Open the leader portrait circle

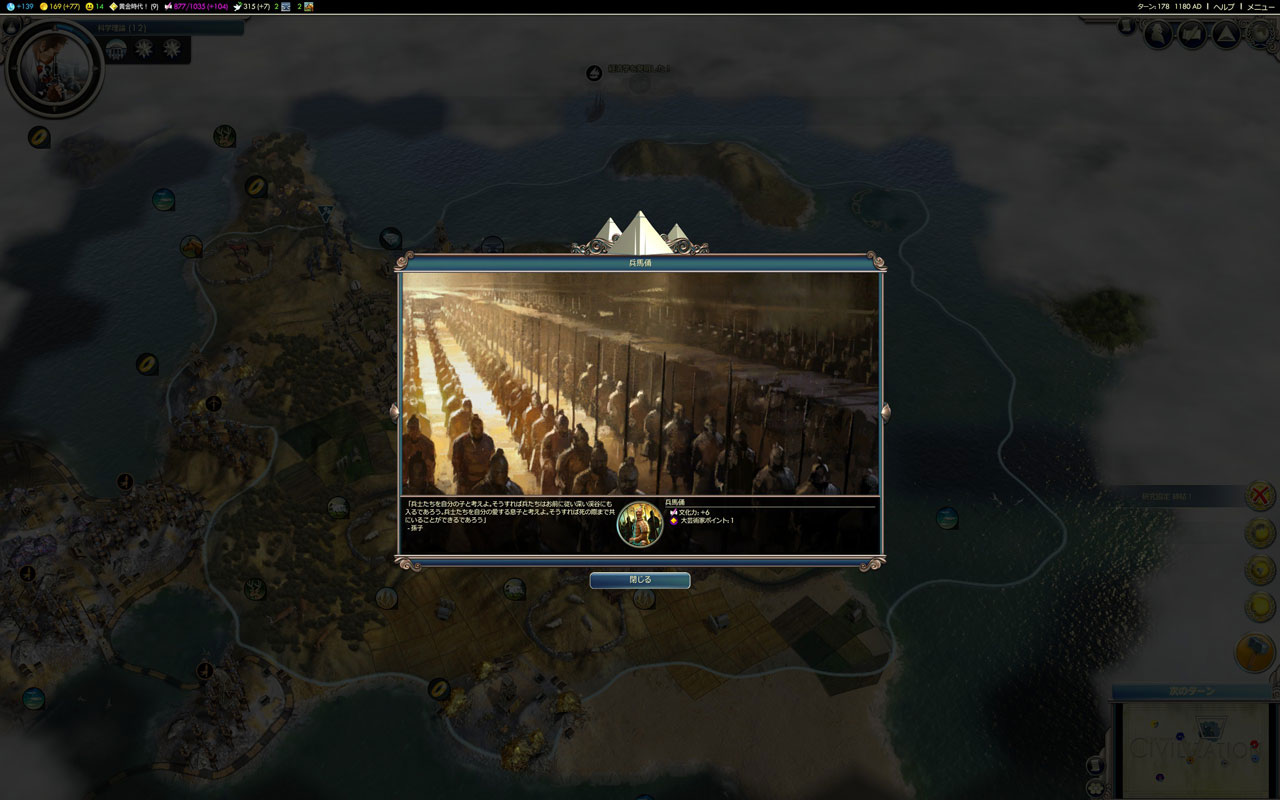(54, 68)
